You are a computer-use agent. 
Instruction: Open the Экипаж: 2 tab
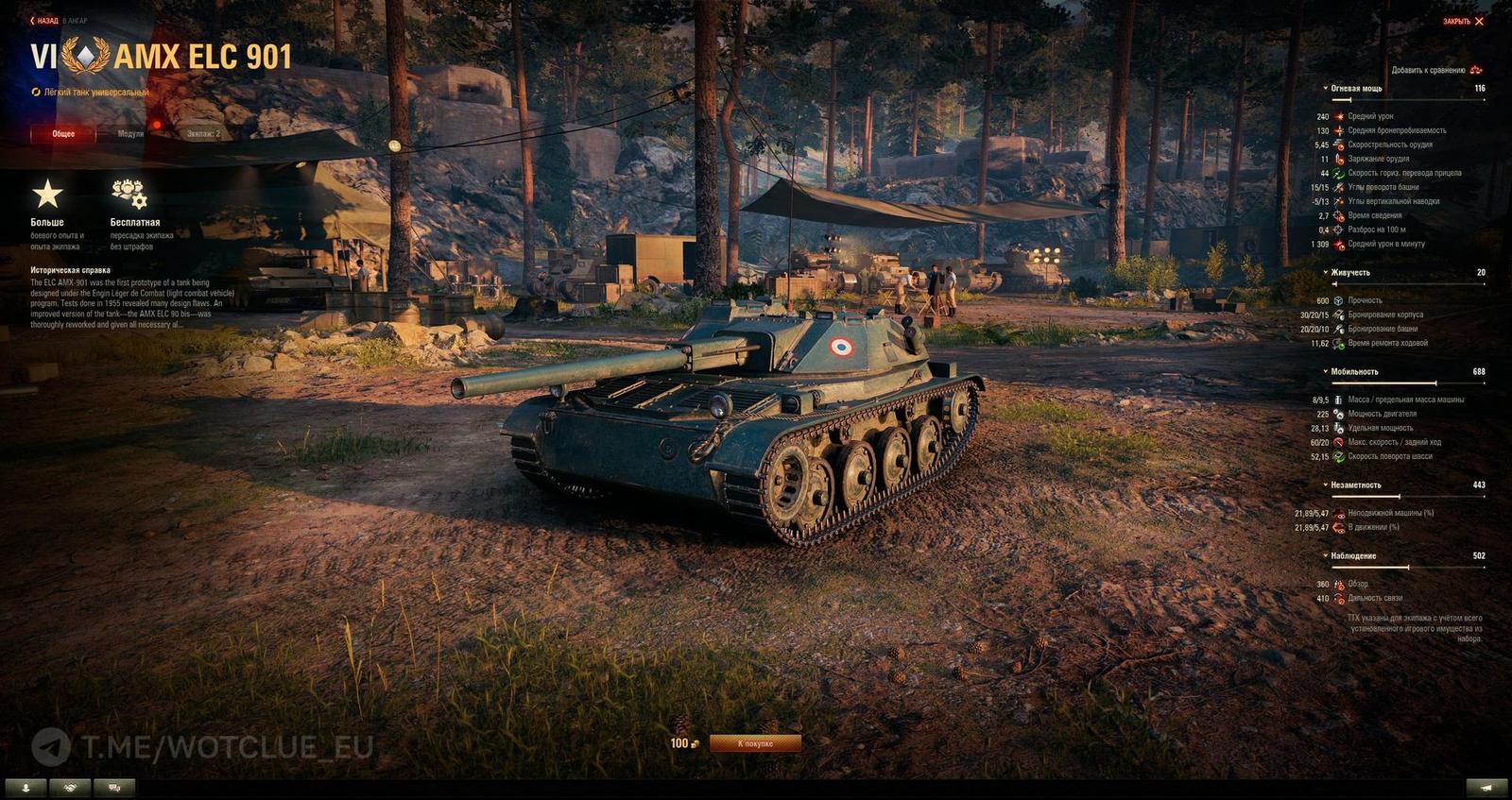click(201, 133)
